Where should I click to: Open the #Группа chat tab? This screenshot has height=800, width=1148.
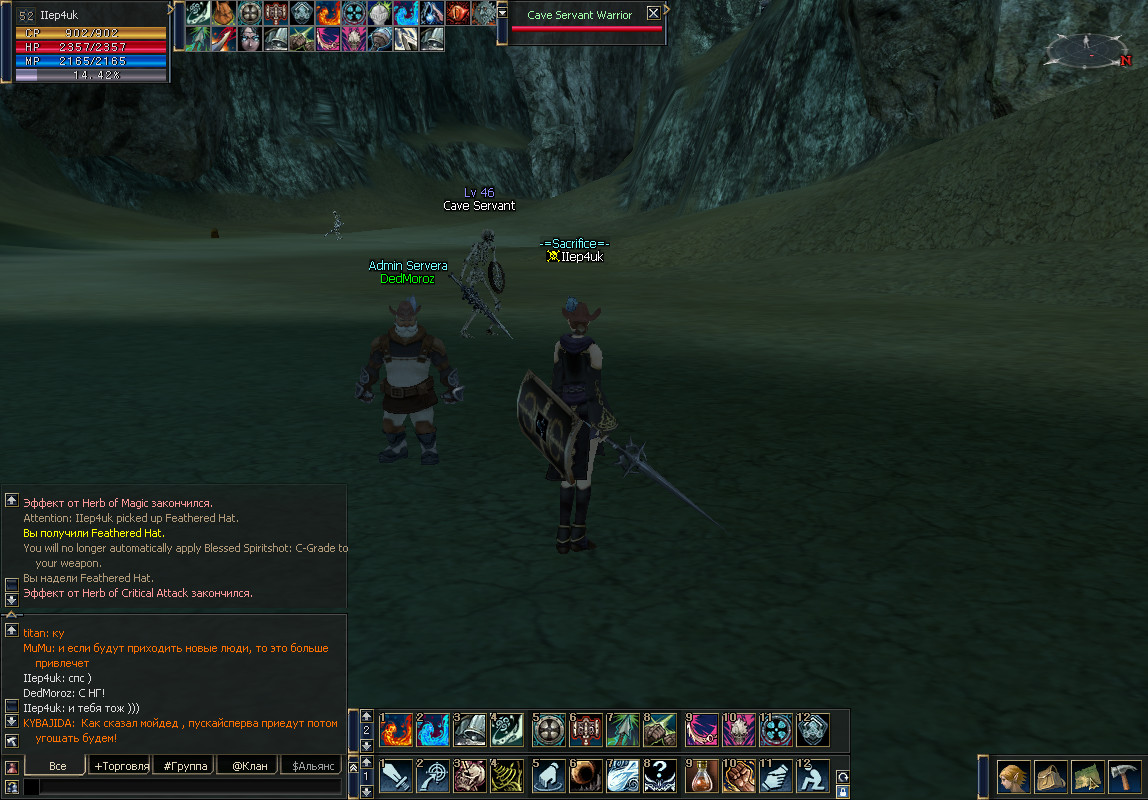186,766
